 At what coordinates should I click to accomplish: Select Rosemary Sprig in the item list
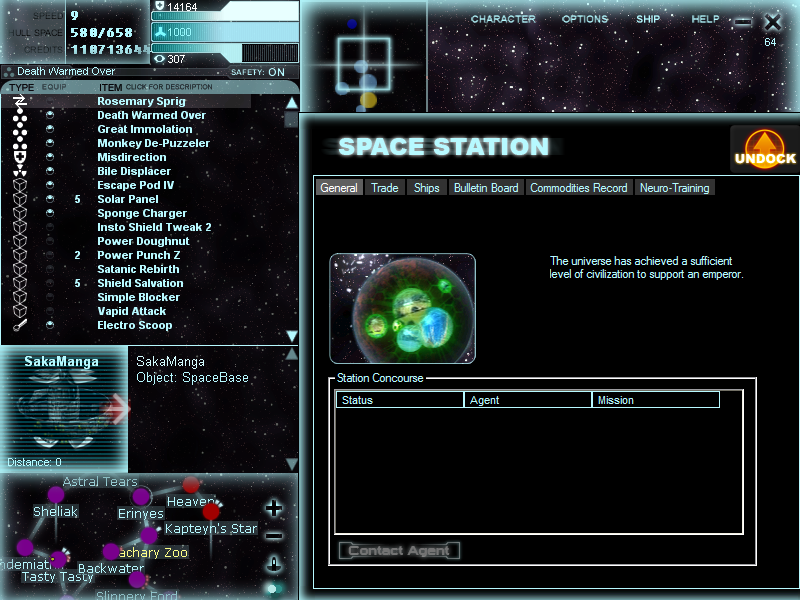141,101
